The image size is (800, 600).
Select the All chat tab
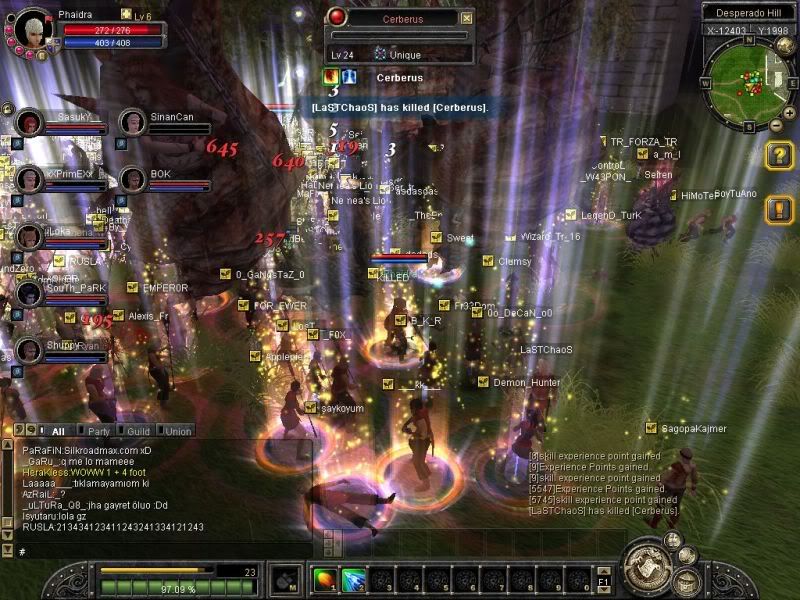click(57, 431)
